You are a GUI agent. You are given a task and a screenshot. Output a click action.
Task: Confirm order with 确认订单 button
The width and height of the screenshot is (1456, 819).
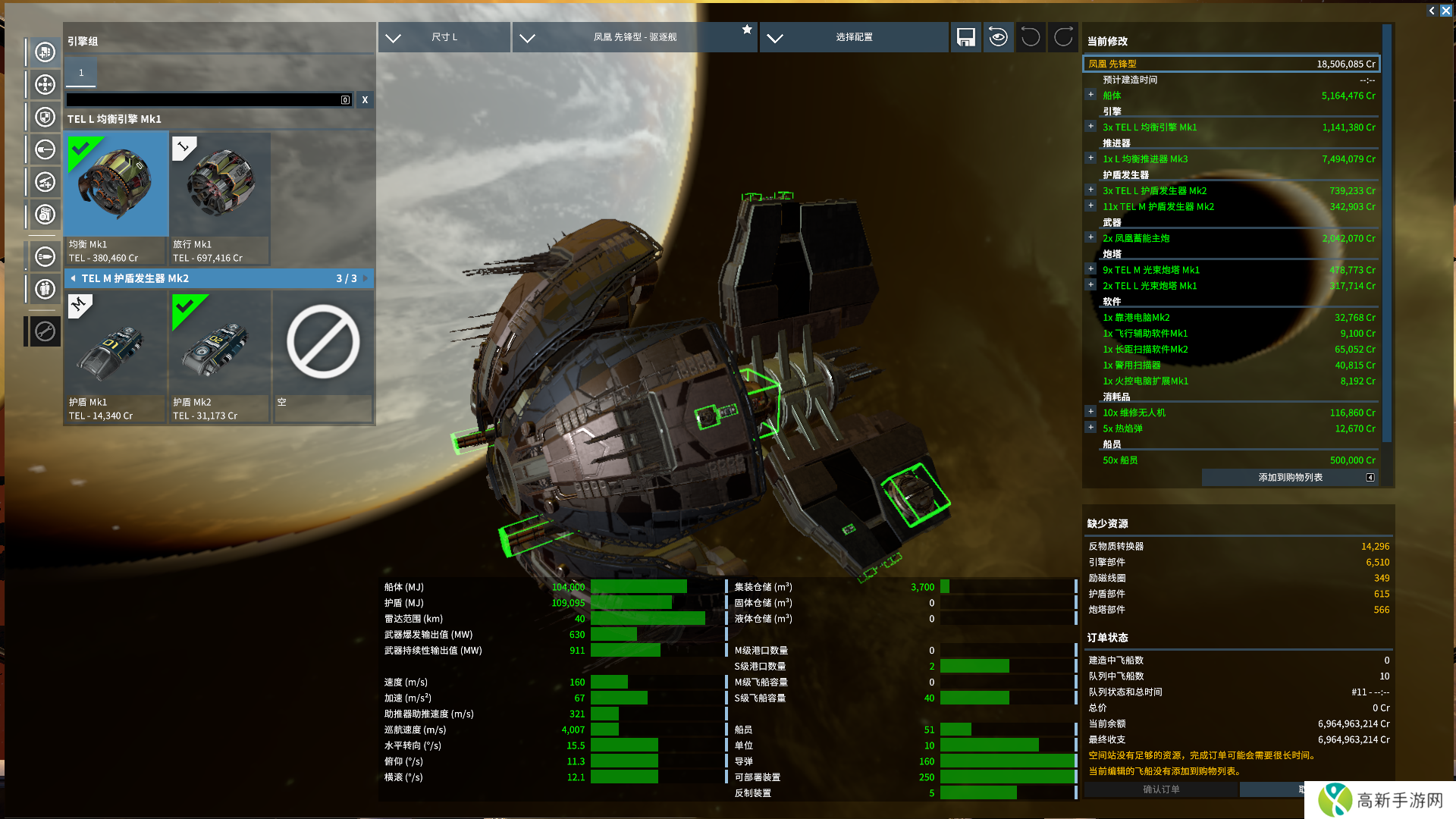(x=1161, y=789)
